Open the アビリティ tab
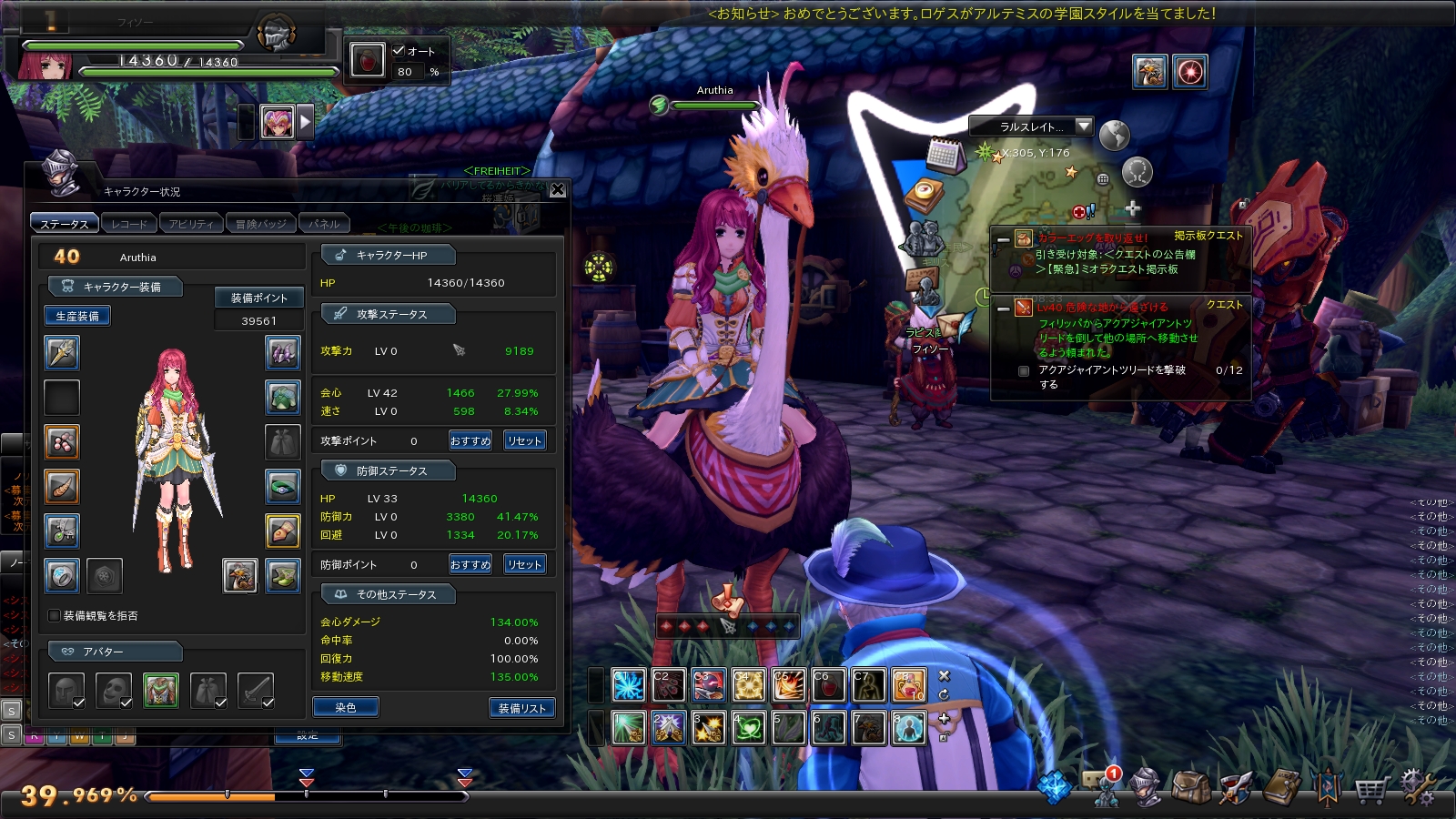The image size is (1456, 819). 191,223
